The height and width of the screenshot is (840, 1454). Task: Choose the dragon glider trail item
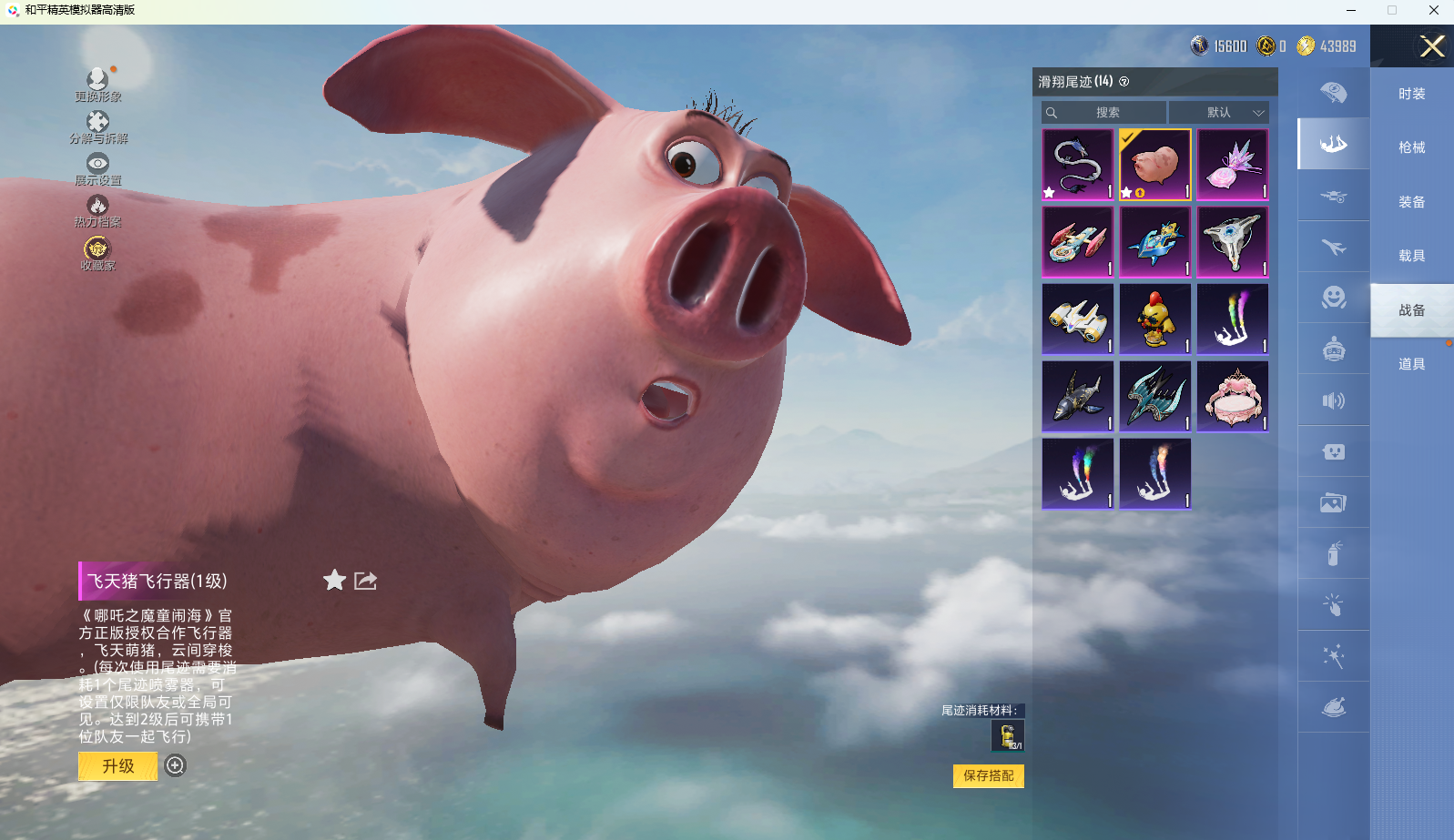point(1077,165)
